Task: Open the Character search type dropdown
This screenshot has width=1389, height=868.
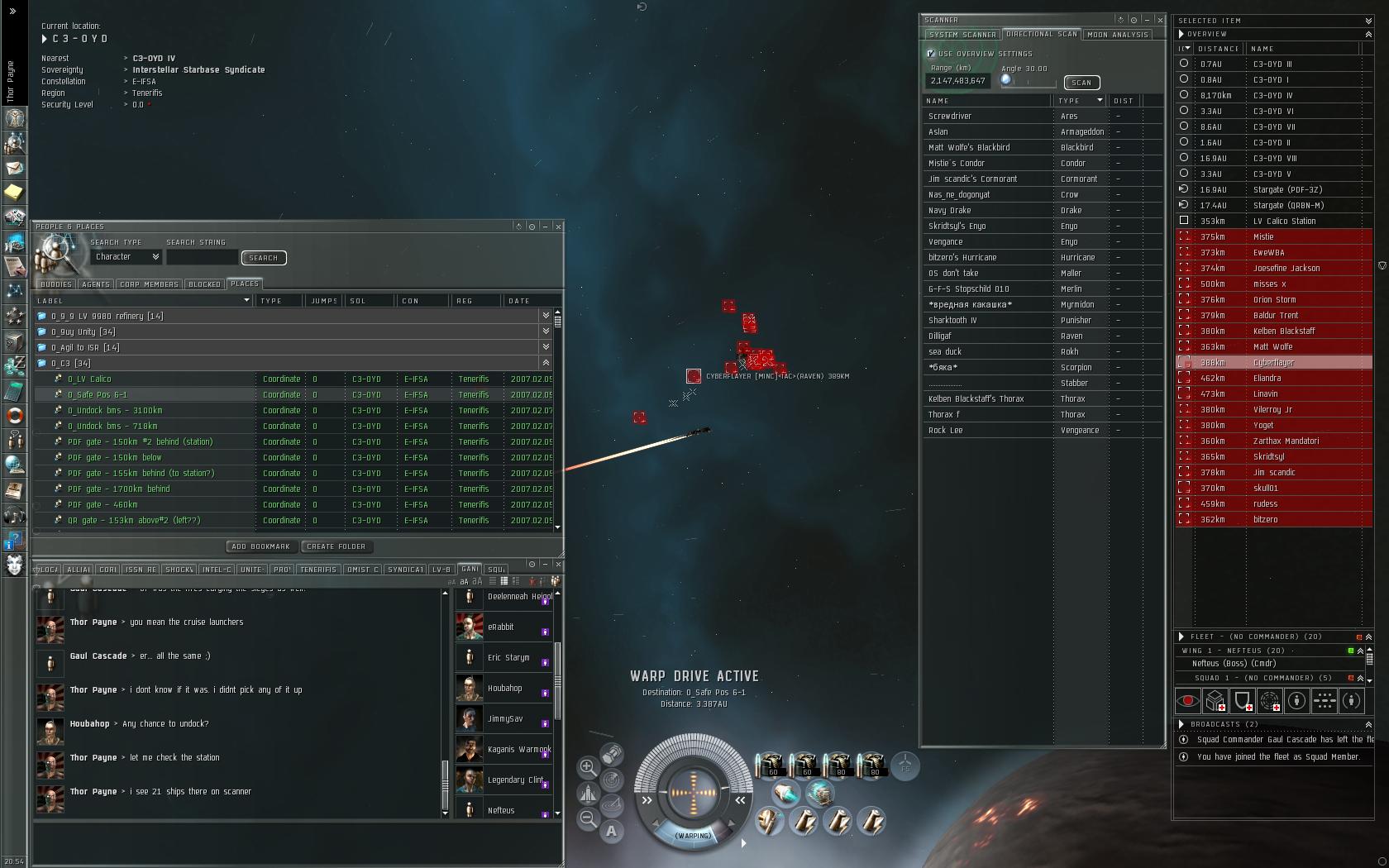Action: [126, 257]
